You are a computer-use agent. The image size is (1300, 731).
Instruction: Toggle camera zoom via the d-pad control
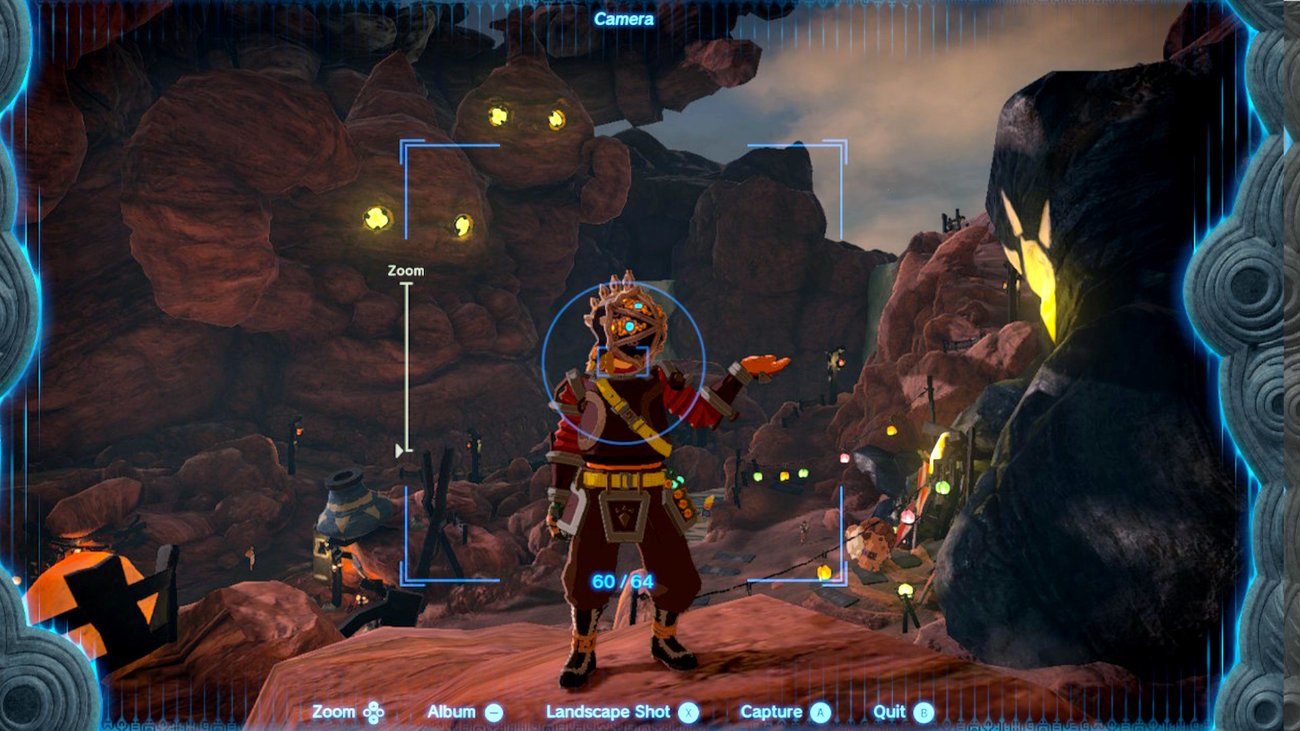(372, 712)
